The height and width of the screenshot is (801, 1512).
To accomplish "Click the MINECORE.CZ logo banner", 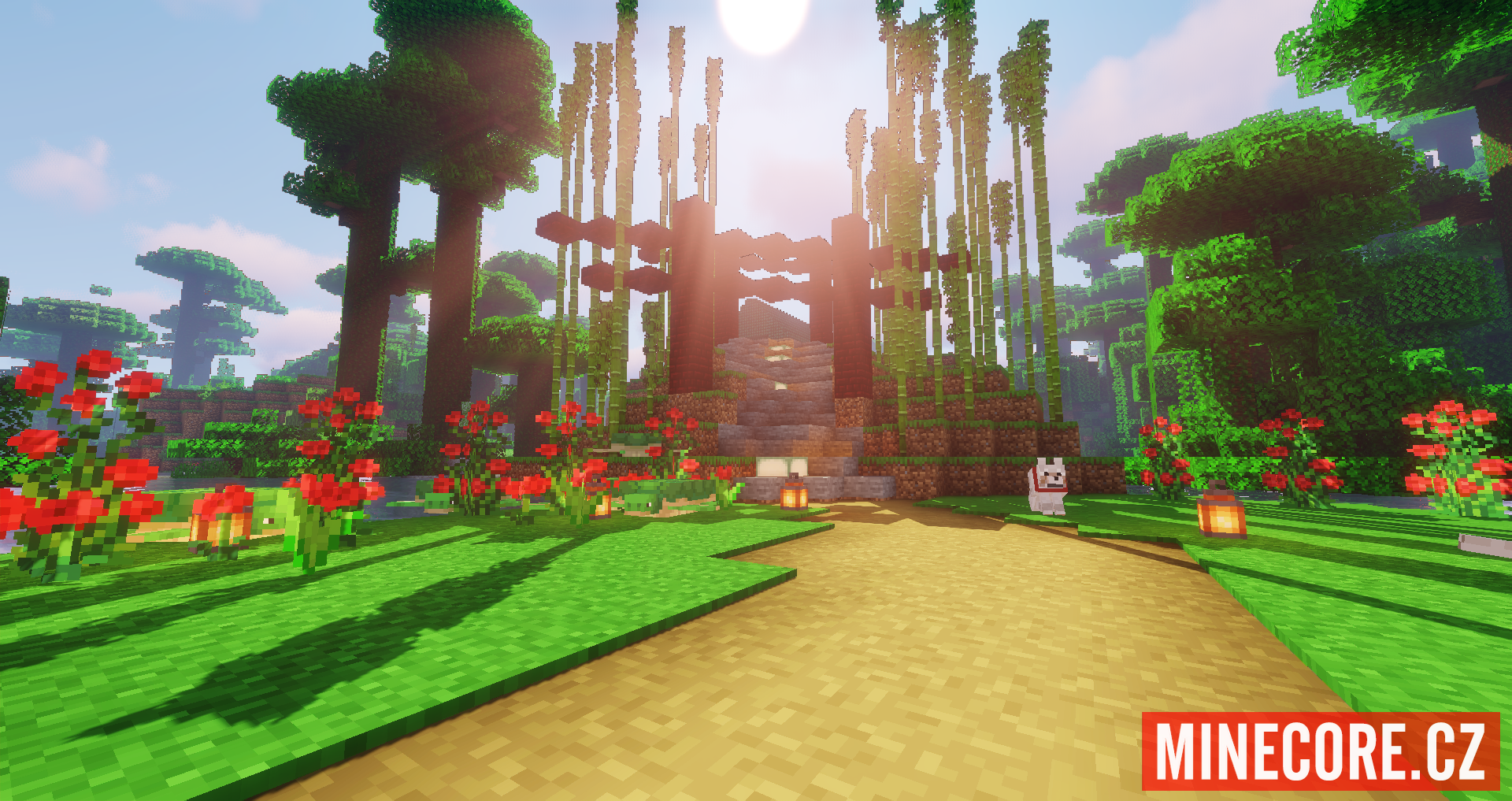I will 1321,751.
